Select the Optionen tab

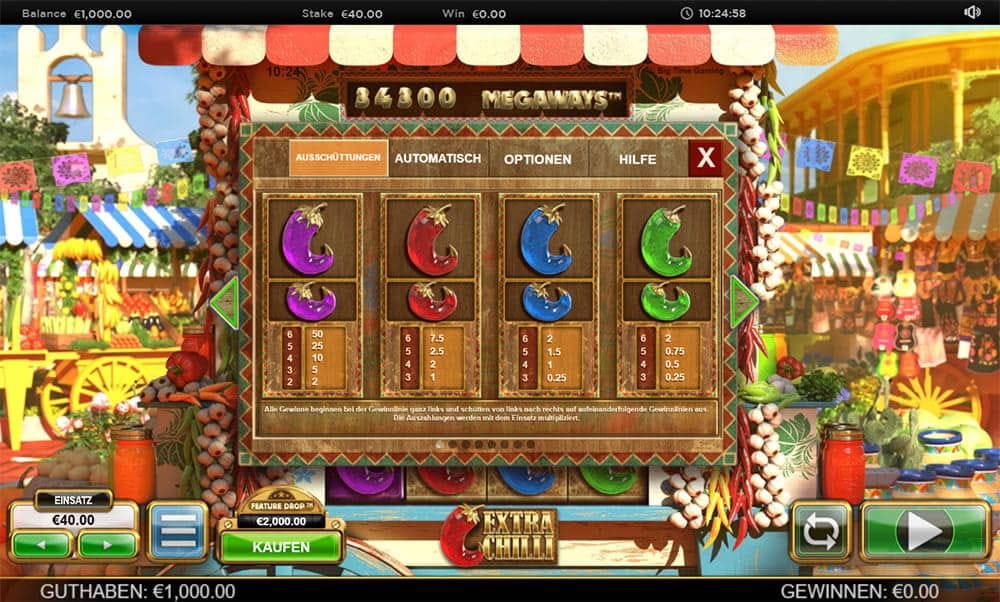point(537,159)
